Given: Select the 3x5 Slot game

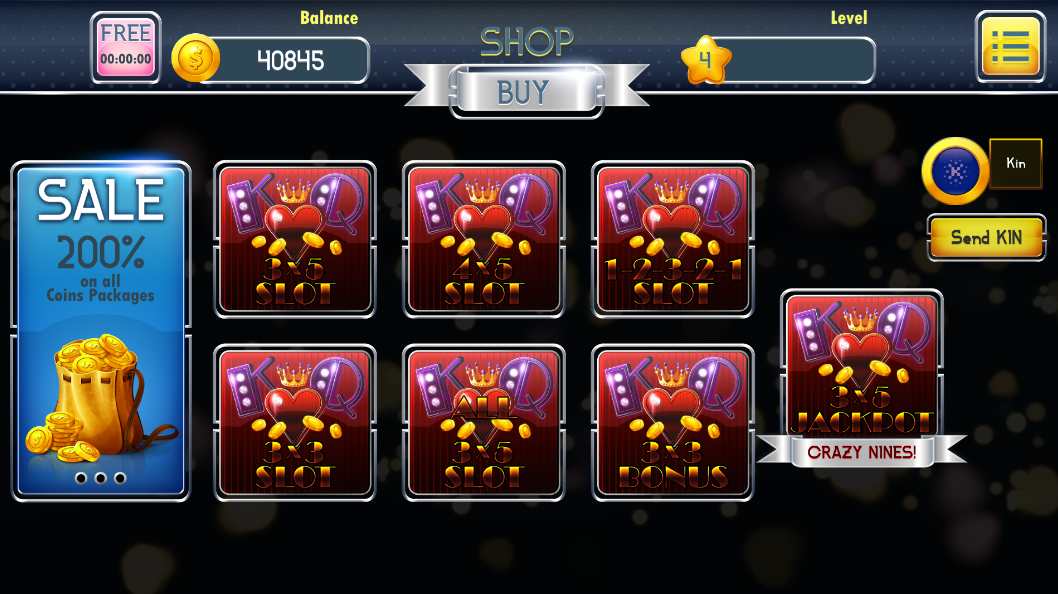Looking at the screenshot, I should point(295,240).
